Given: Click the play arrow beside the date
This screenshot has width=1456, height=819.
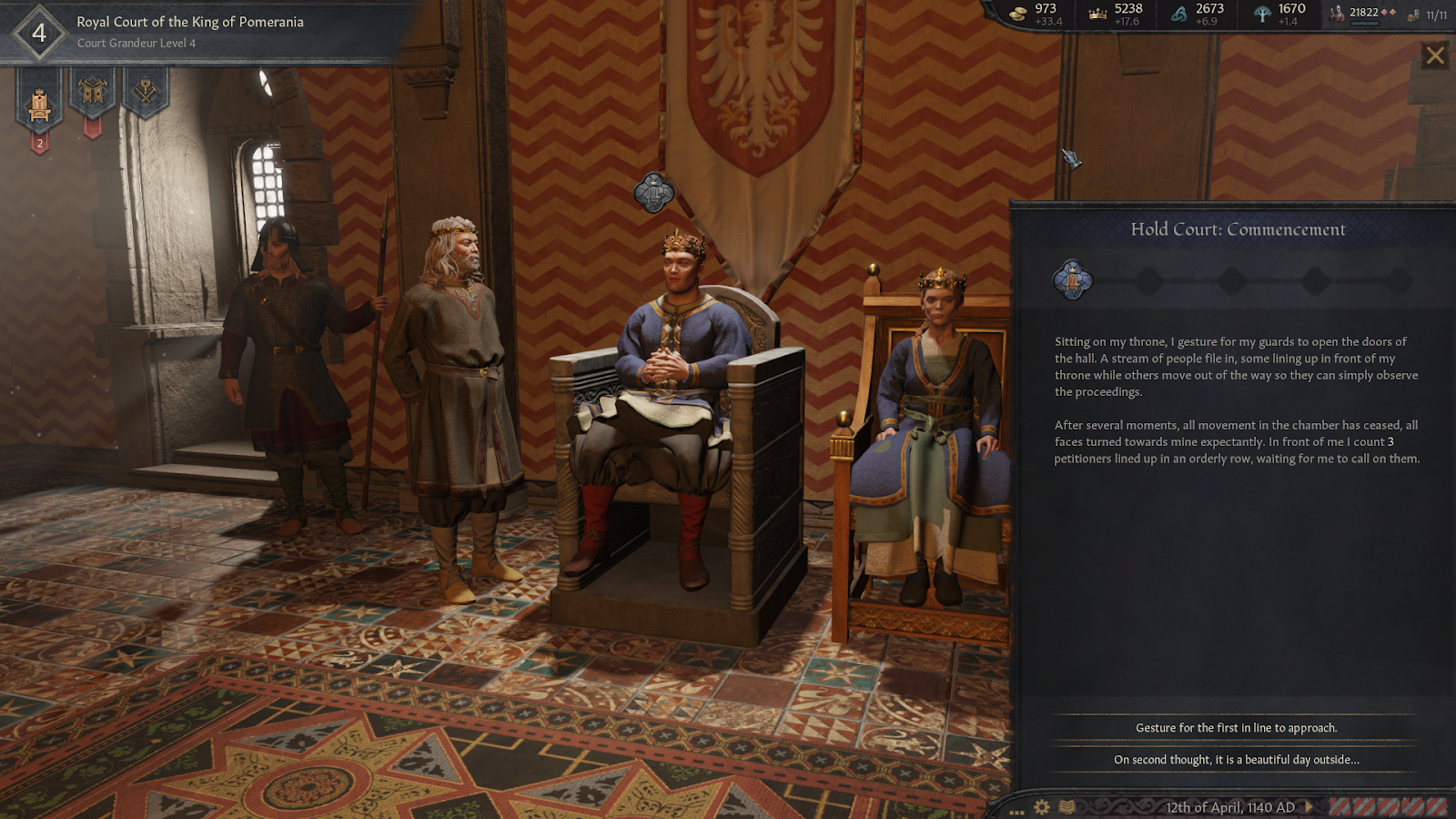Looking at the screenshot, I should 1309,807.
